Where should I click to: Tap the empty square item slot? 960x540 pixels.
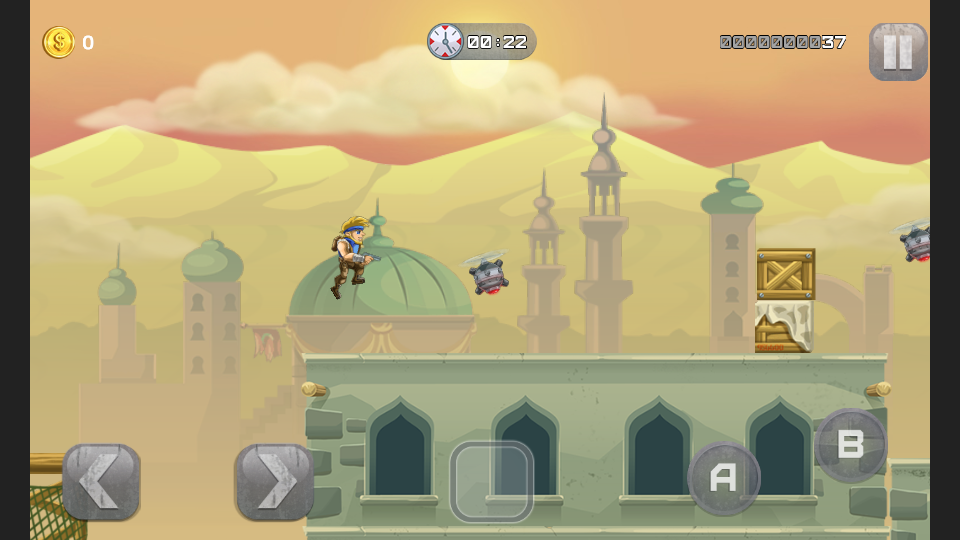[x=491, y=482]
